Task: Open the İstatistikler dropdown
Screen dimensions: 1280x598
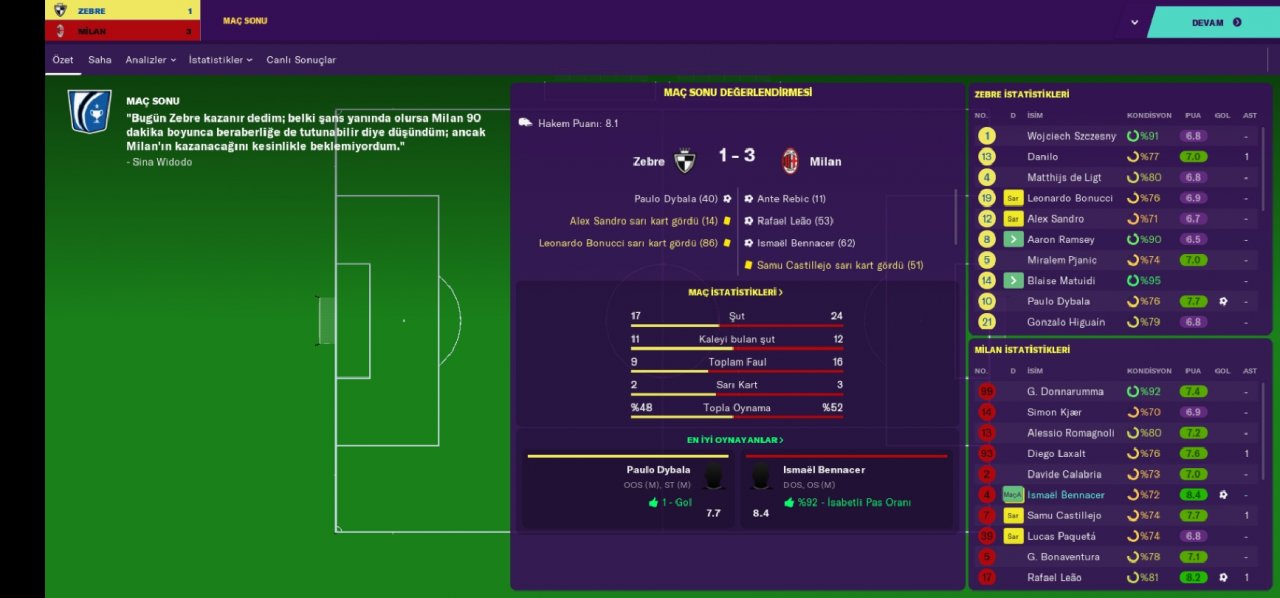Action: [220, 60]
